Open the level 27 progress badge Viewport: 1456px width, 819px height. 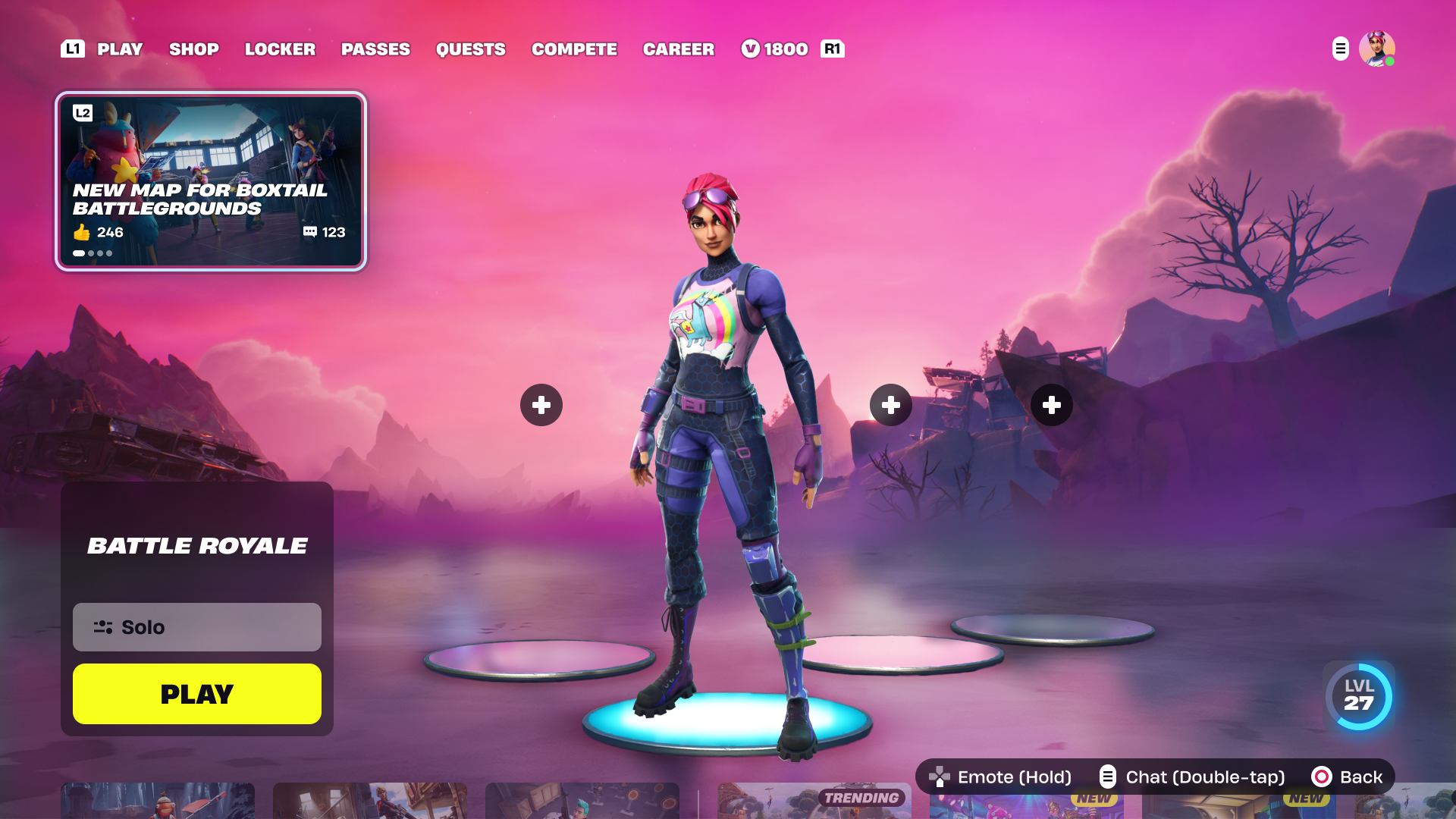tap(1358, 696)
